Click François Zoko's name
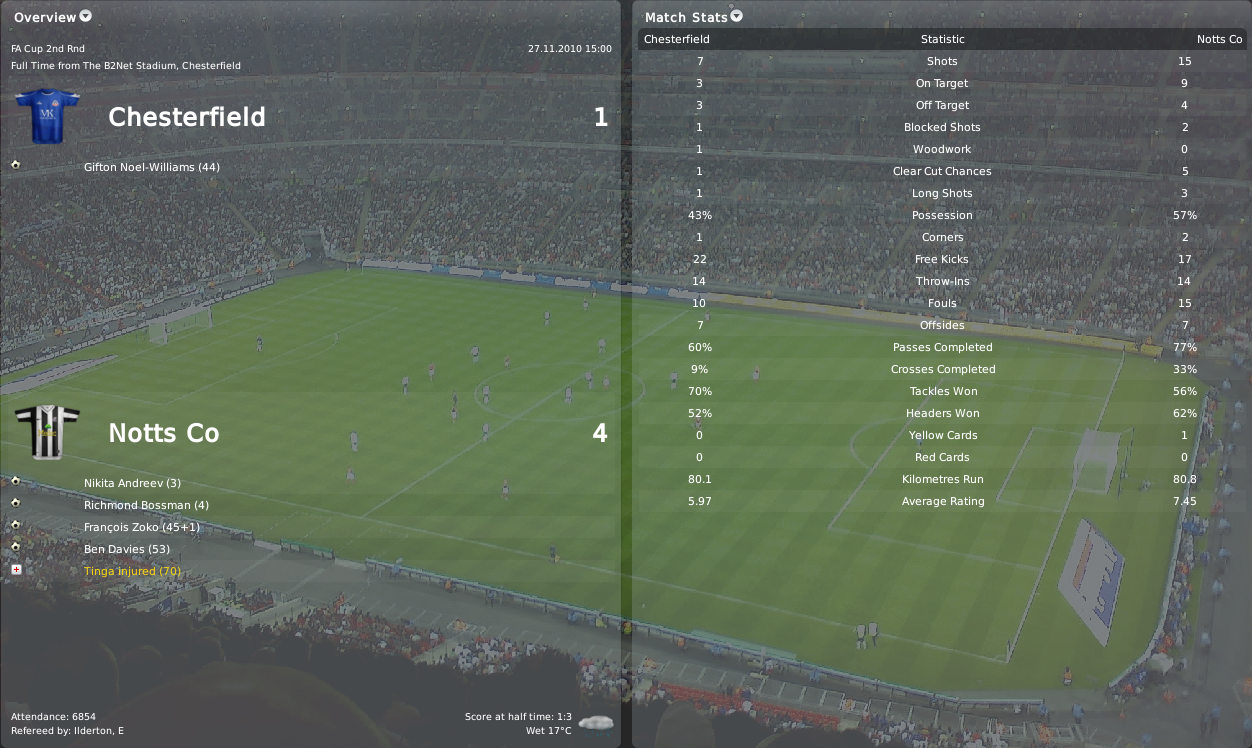Viewport: 1252px width, 748px height. tap(142, 527)
